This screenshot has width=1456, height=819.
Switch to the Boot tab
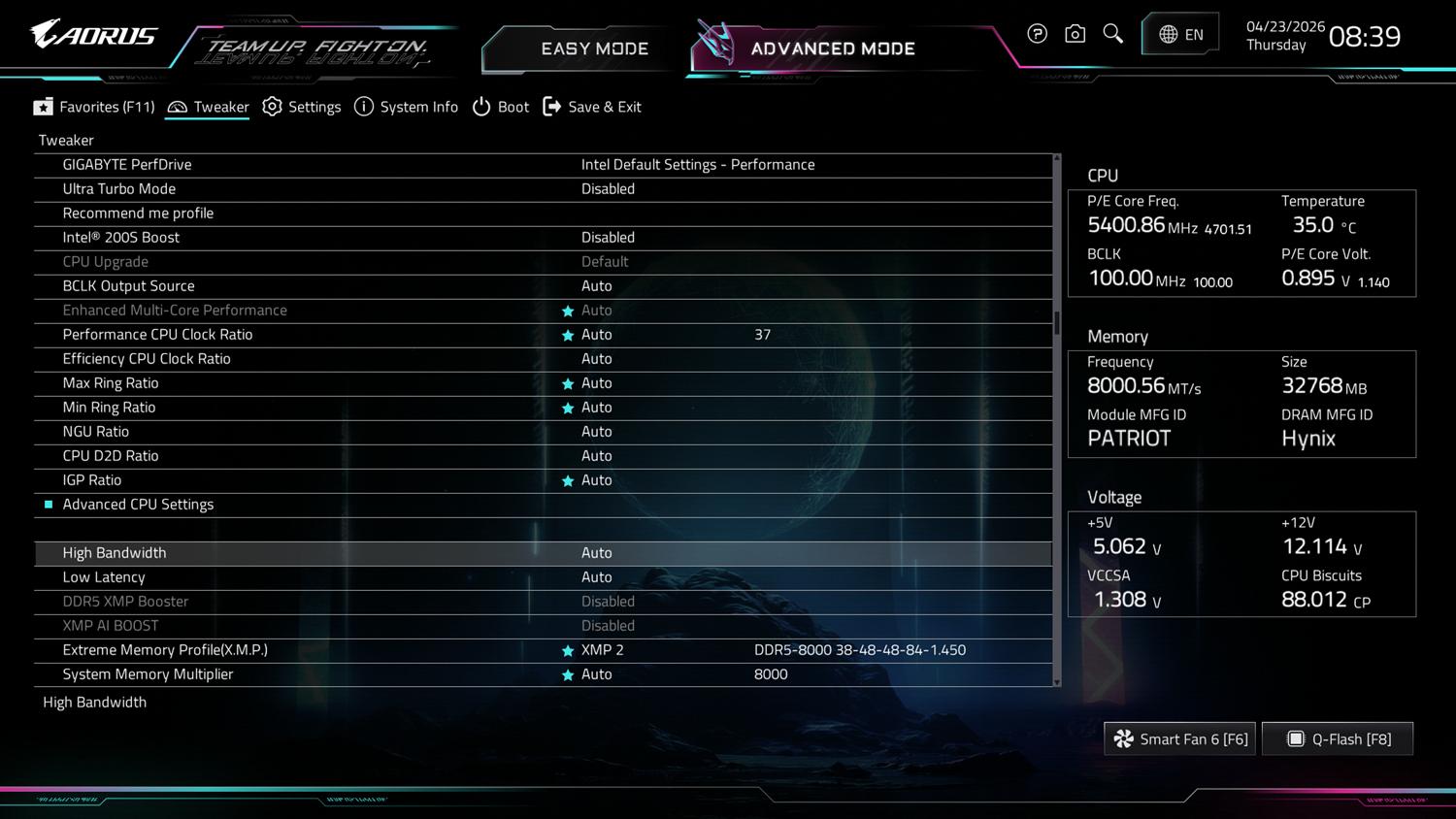(501, 107)
